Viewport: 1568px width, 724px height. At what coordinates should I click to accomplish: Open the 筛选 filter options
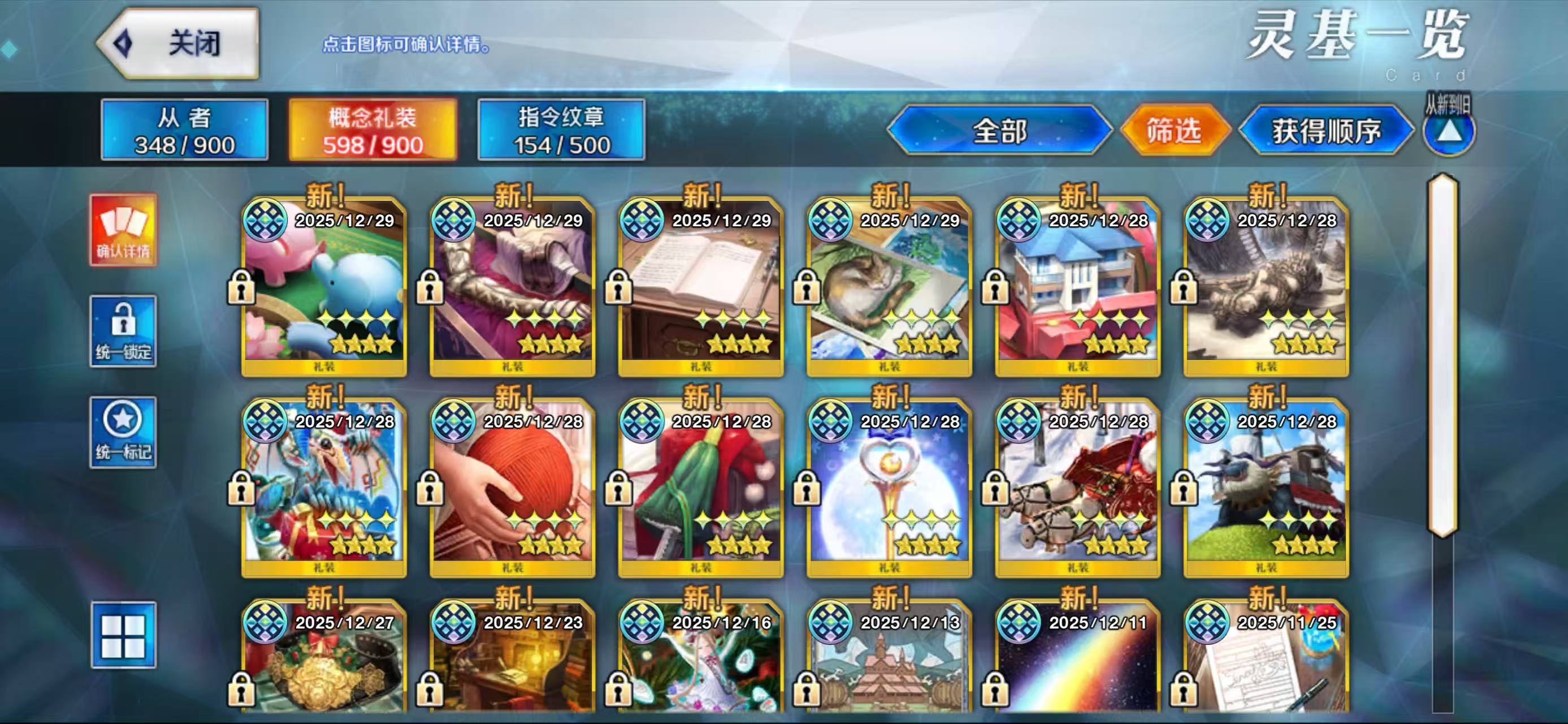point(1174,131)
